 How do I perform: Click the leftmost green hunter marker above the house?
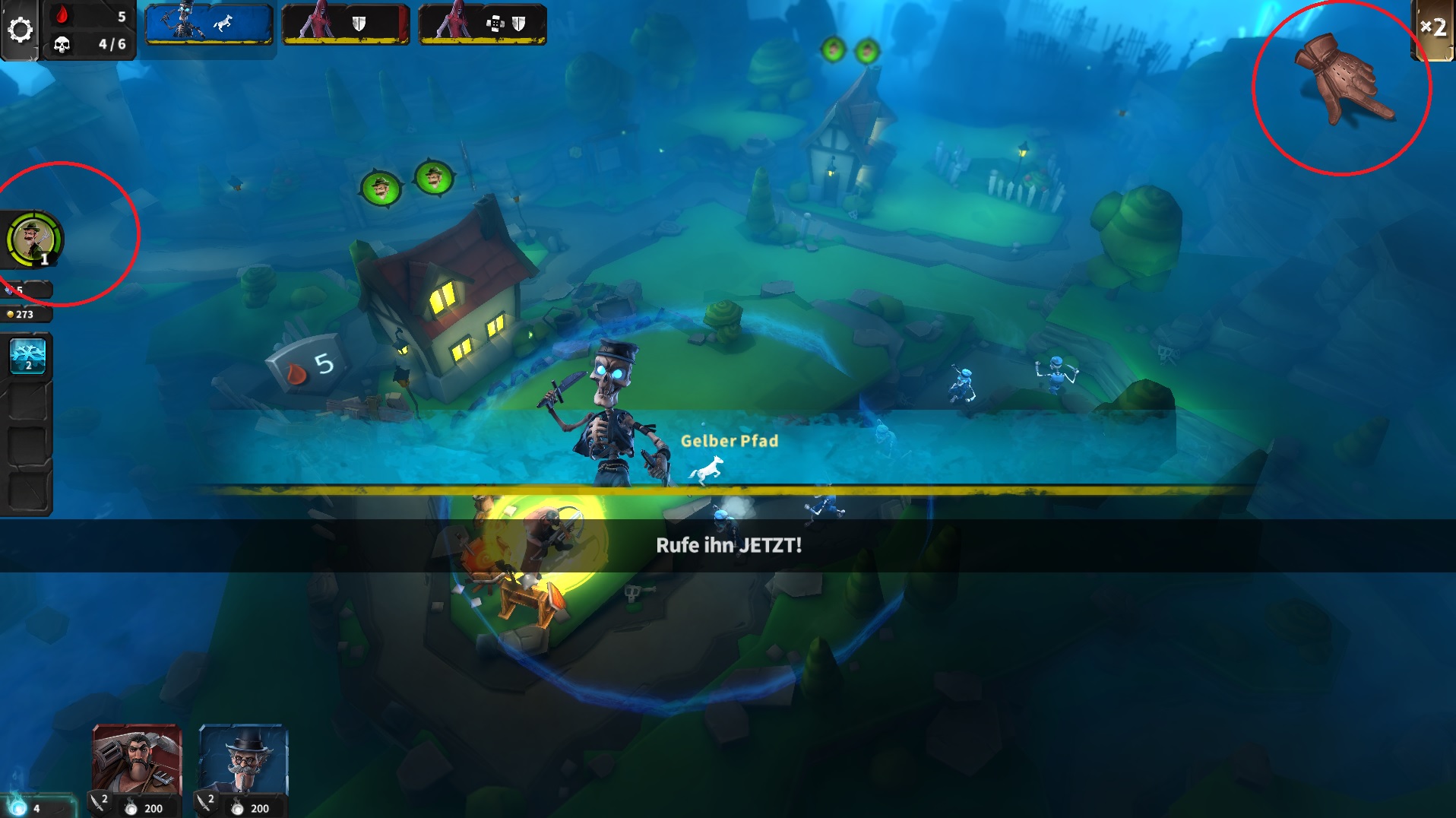point(381,188)
